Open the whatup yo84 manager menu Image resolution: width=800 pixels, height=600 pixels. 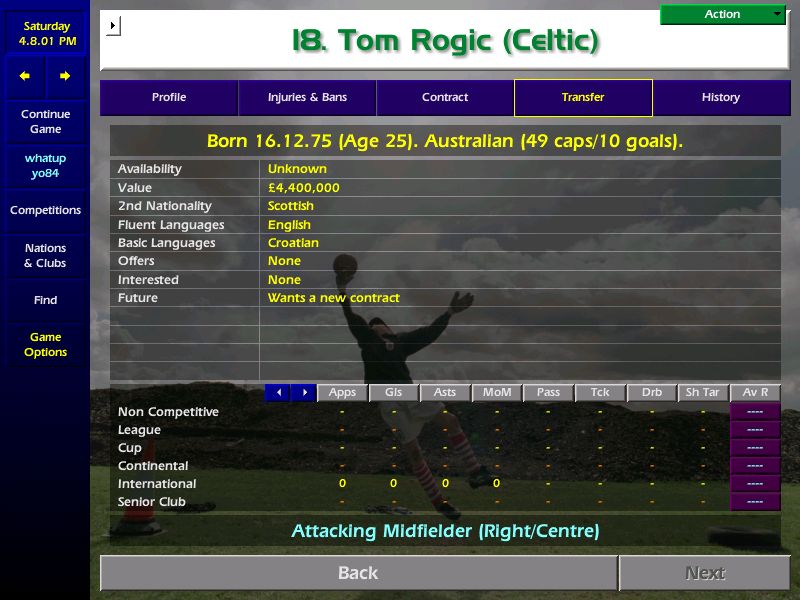click(x=45, y=165)
